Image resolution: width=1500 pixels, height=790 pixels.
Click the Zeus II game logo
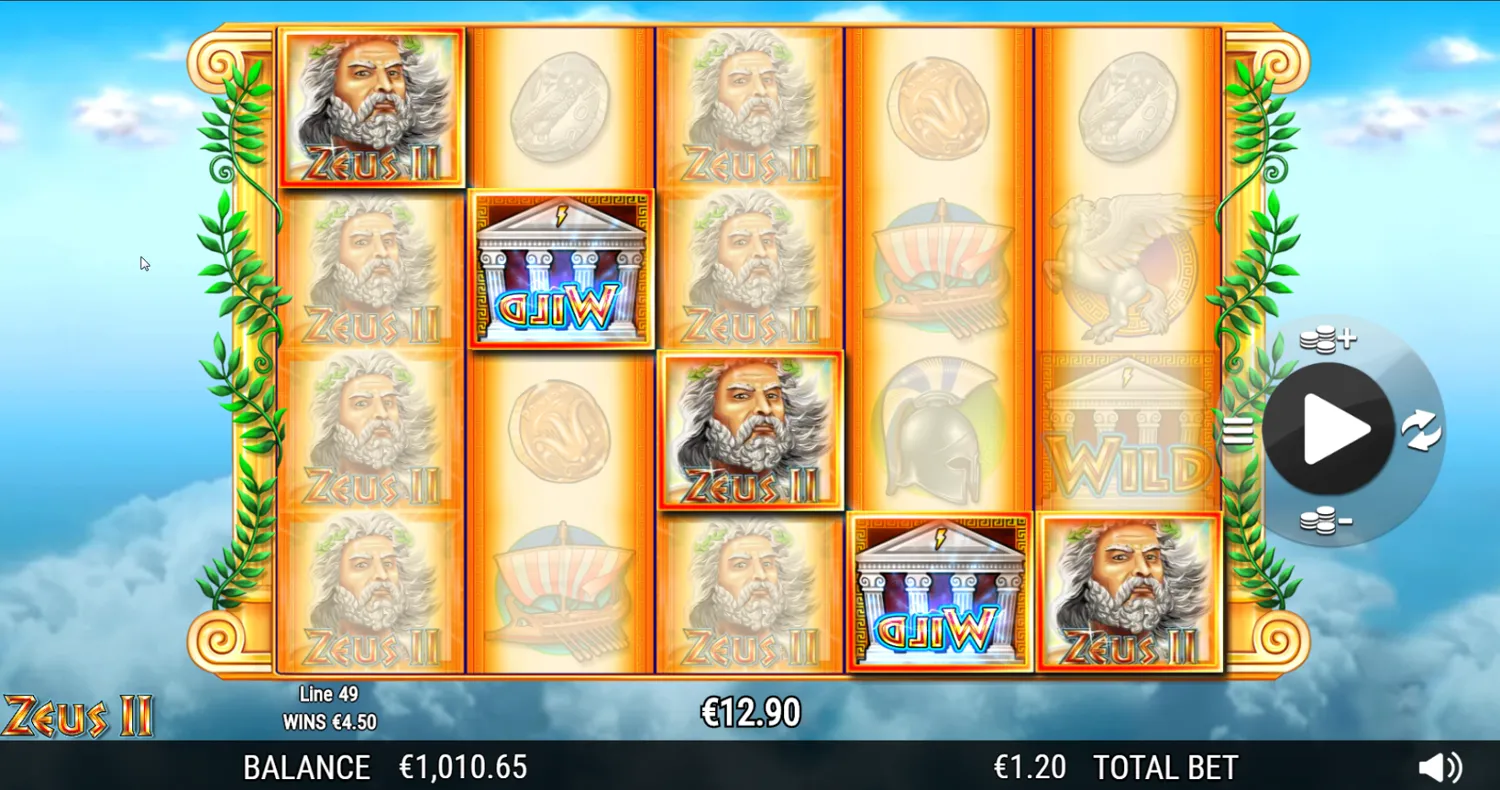coord(78,713)
